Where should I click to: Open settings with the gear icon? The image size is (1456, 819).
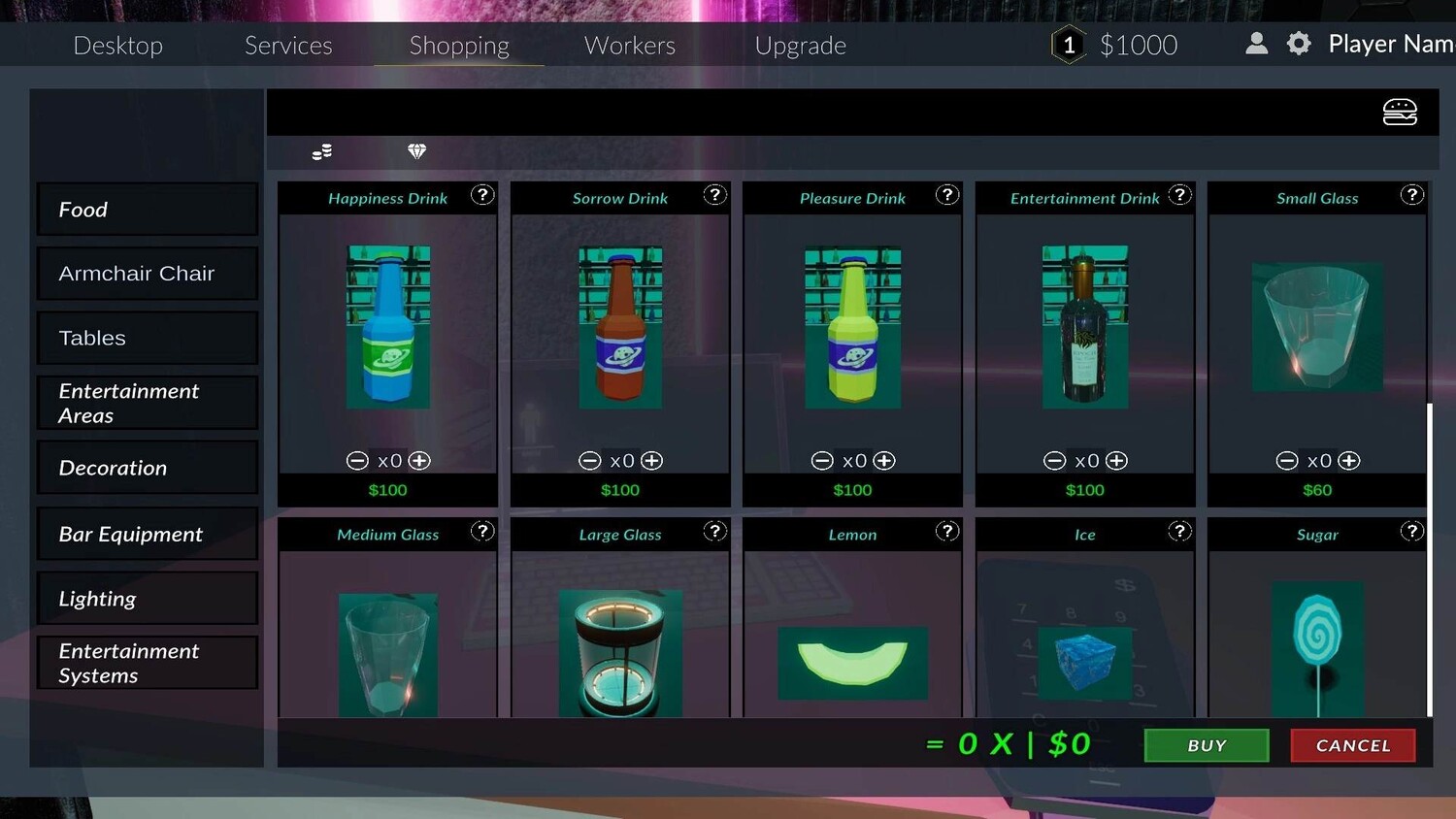coord(1299,44)
